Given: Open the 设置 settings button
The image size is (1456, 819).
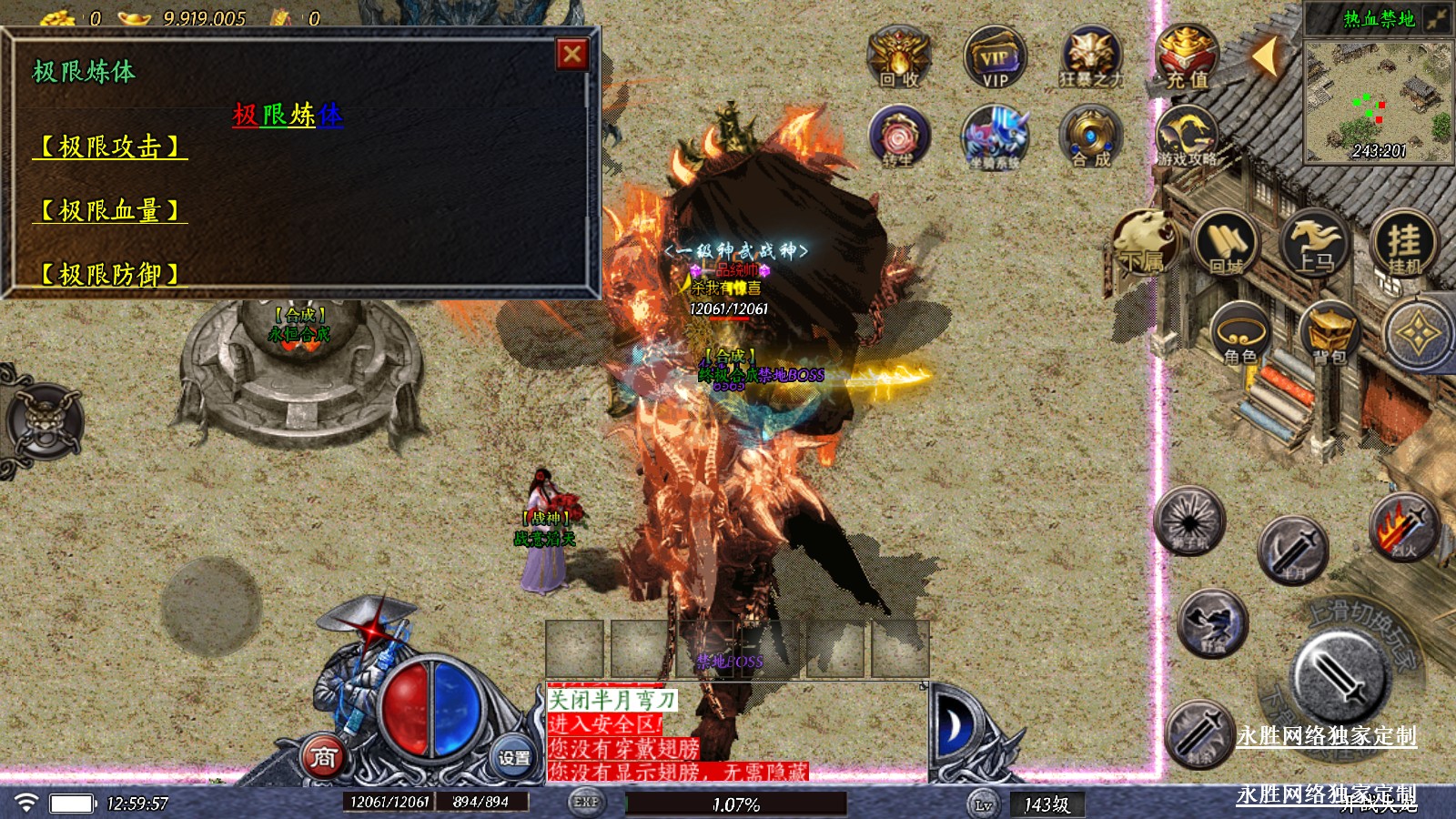Looking at the screenshot, I should pos(513,757).
